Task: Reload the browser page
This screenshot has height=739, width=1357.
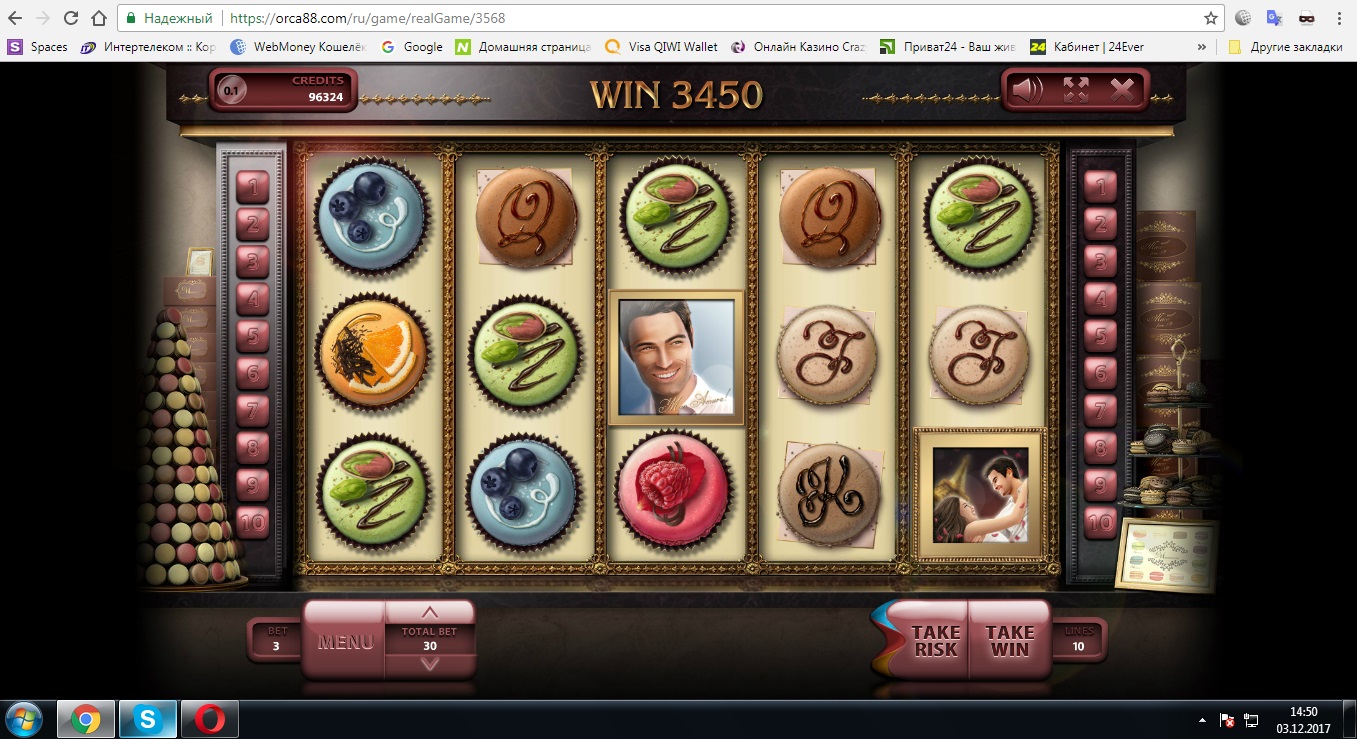Action: click(71, 18)
